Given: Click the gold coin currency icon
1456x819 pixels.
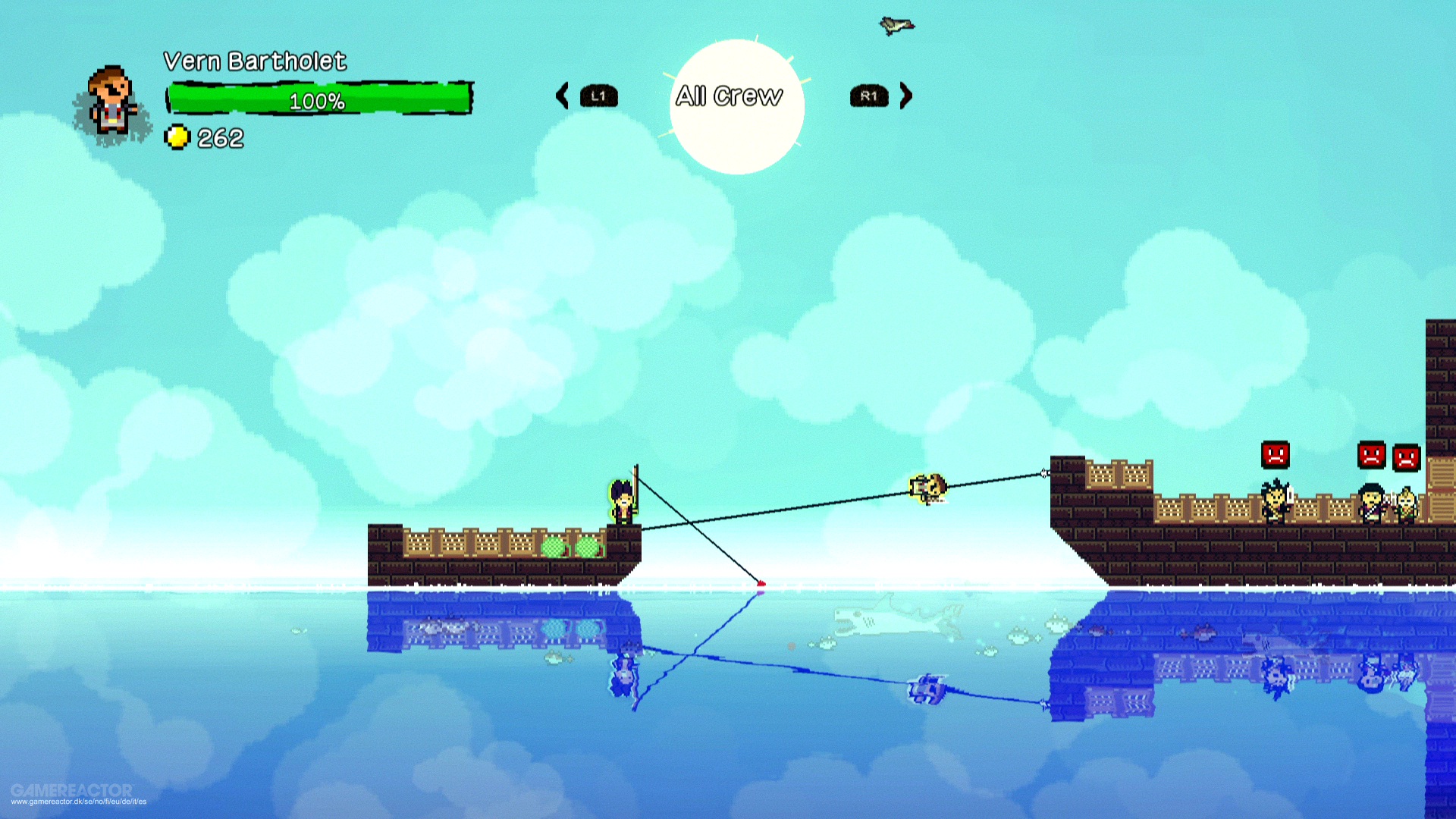Looking at the screenshot, I should tap(177, 137).
